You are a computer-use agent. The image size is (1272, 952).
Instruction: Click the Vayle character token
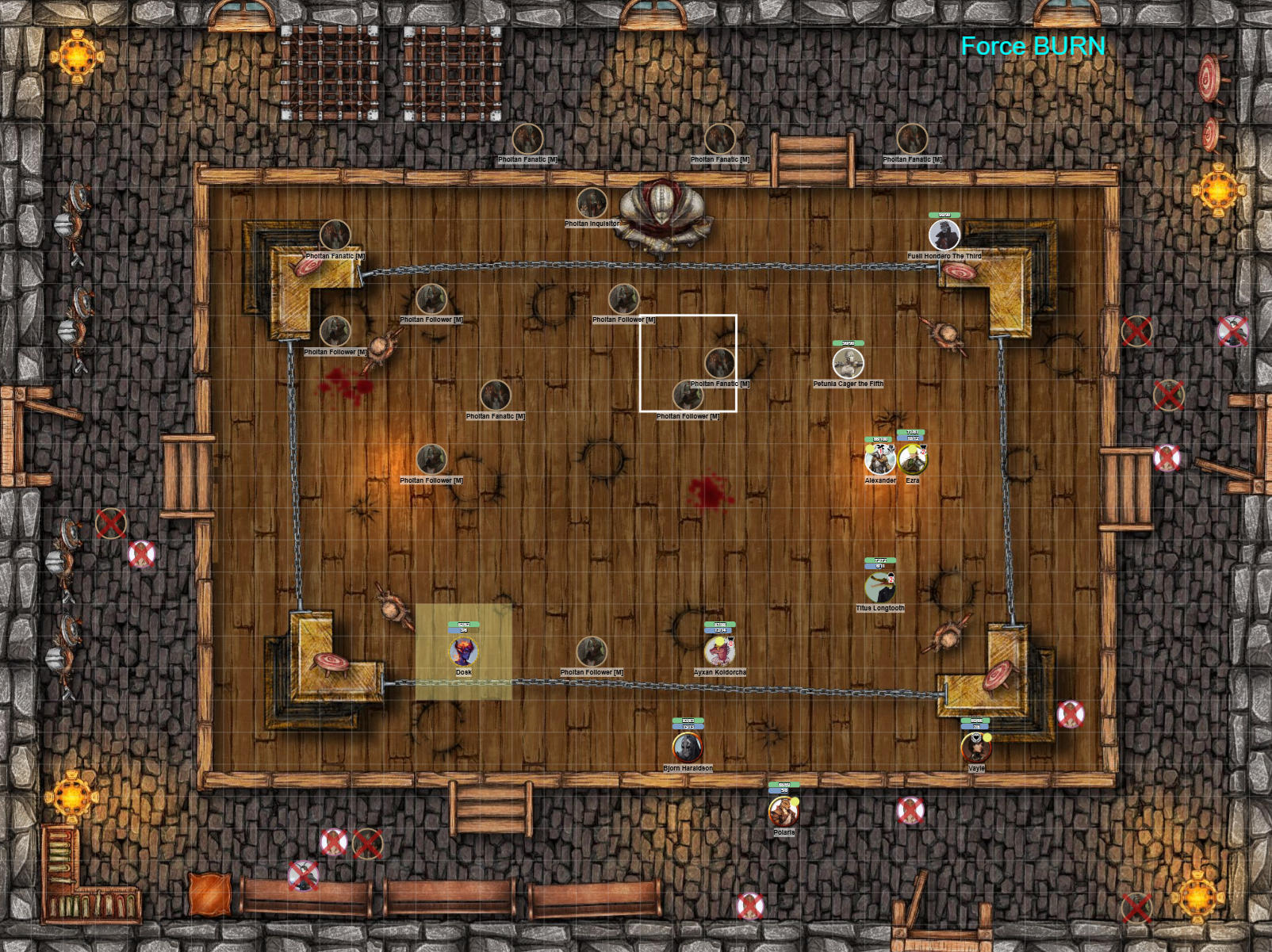[x=976, y=747]
